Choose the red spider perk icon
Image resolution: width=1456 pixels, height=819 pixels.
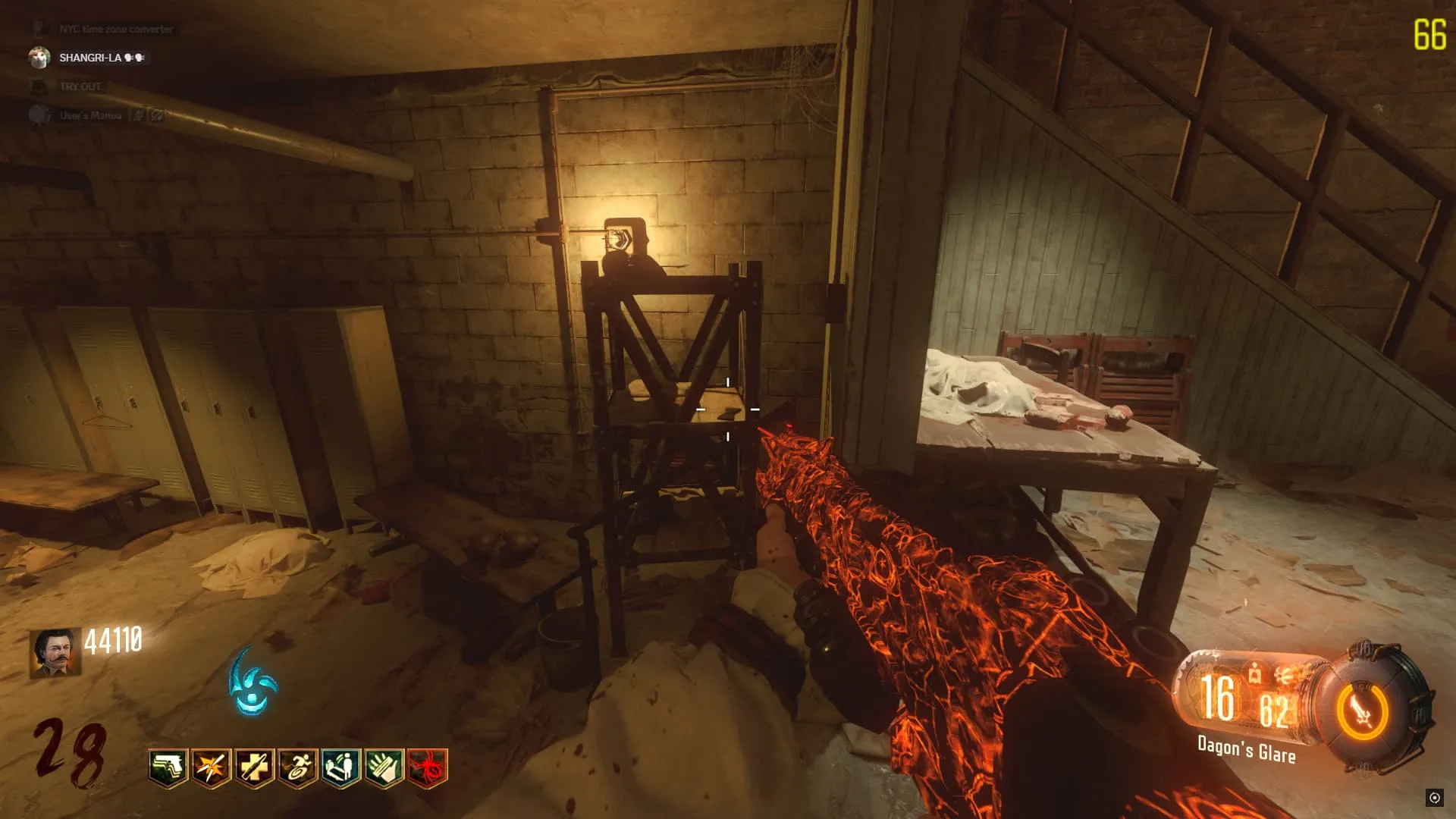(427, 768)
